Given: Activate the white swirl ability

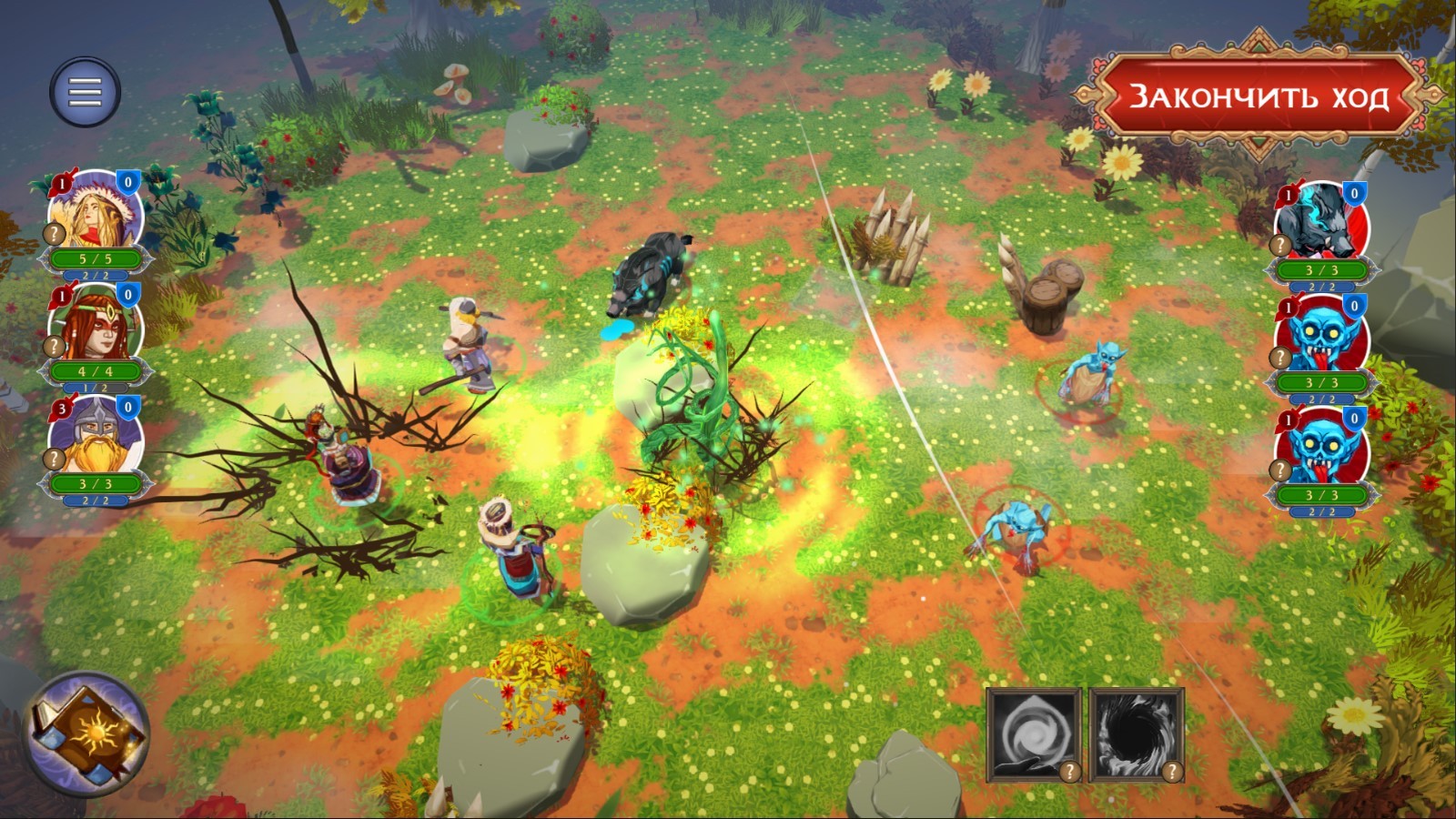Looking at the screenshot, I should (x=1032, y=733).
